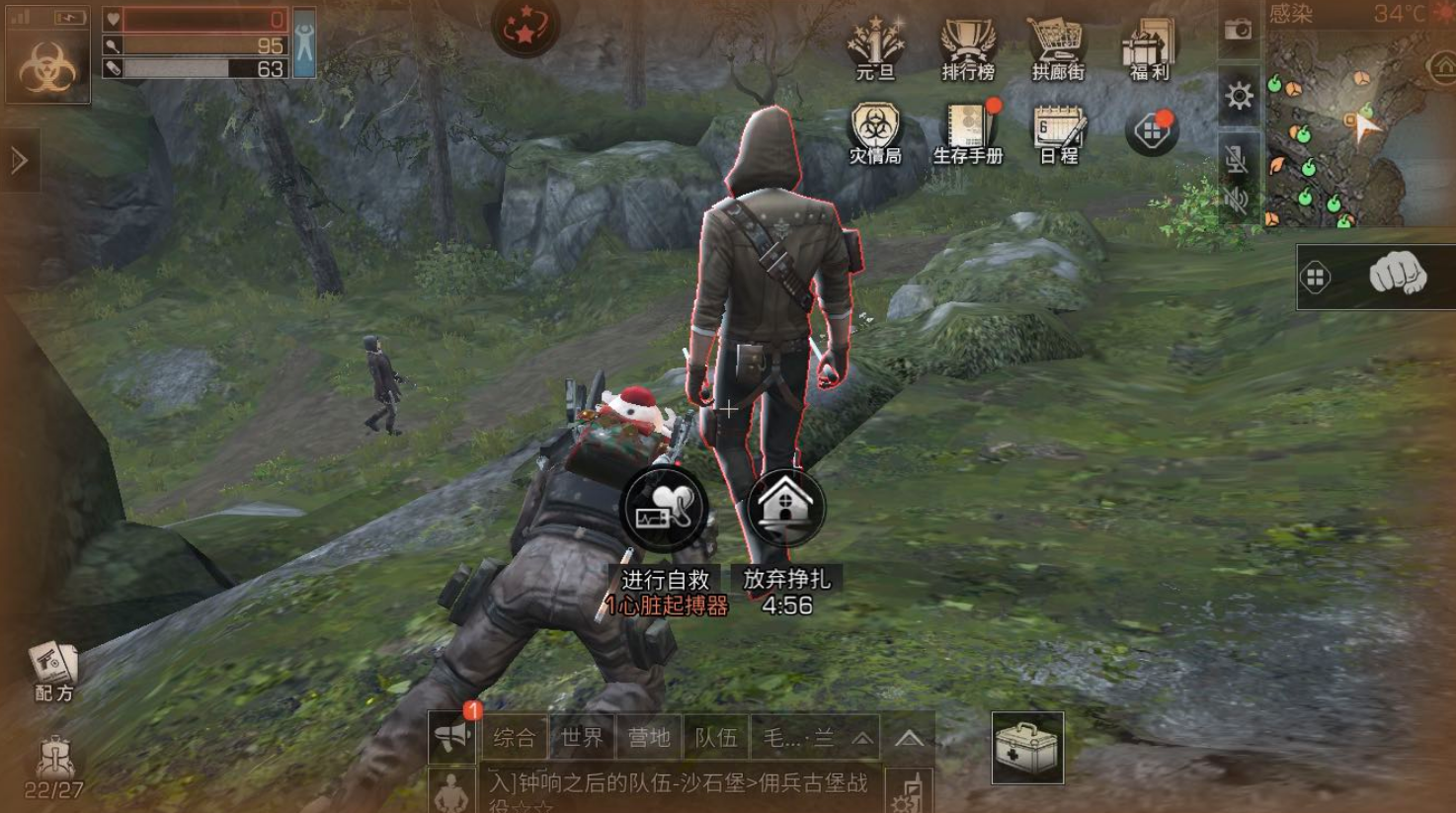
Task: Open the 日程 schedule calendar
Action: (x=1059, y=133)
